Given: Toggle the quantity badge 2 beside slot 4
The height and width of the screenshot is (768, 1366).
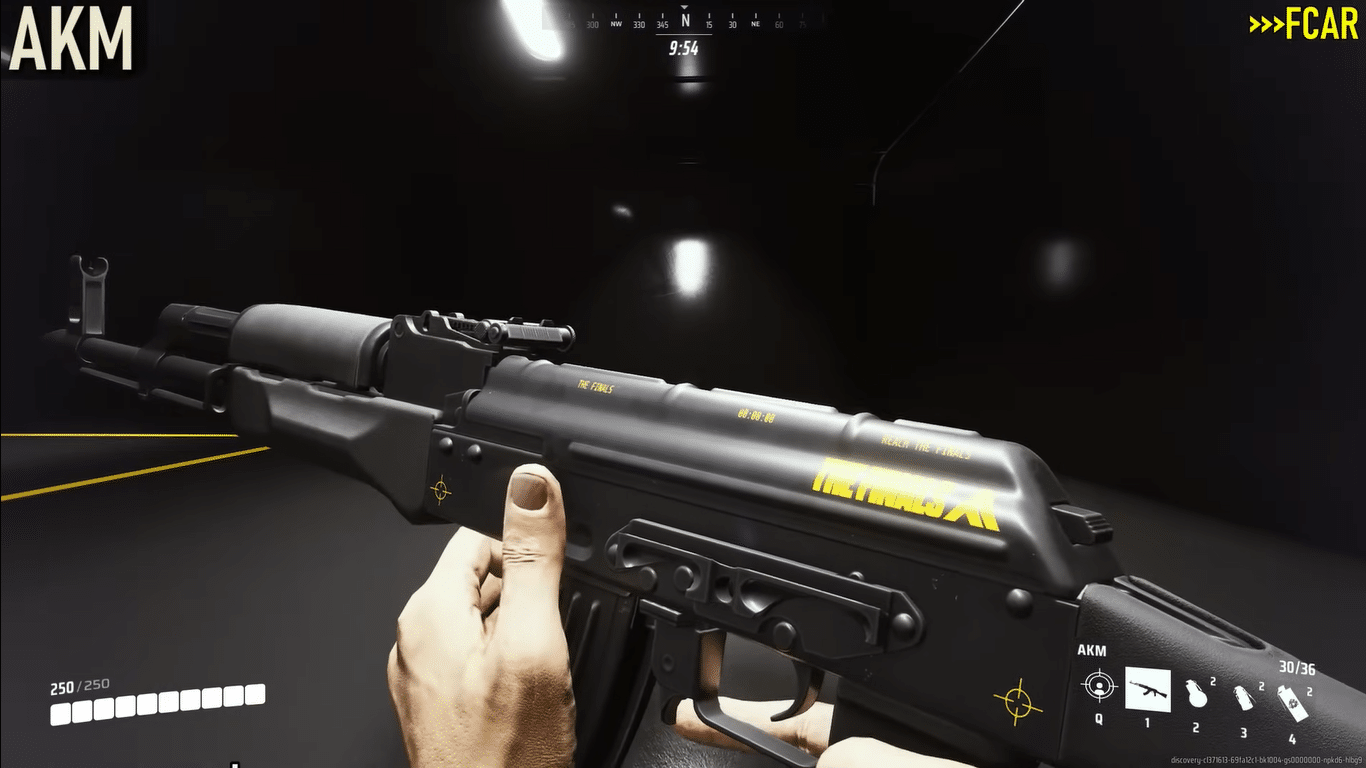Looking at the screenshot, I should point(1310,692).
